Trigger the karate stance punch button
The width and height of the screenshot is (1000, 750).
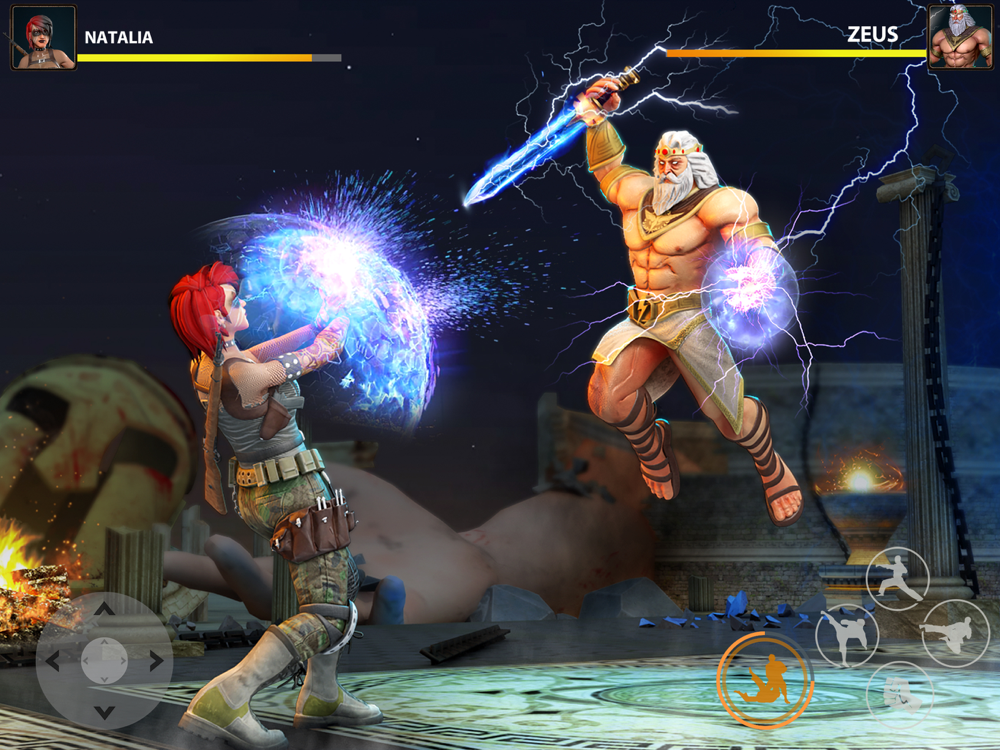point(897,577)
